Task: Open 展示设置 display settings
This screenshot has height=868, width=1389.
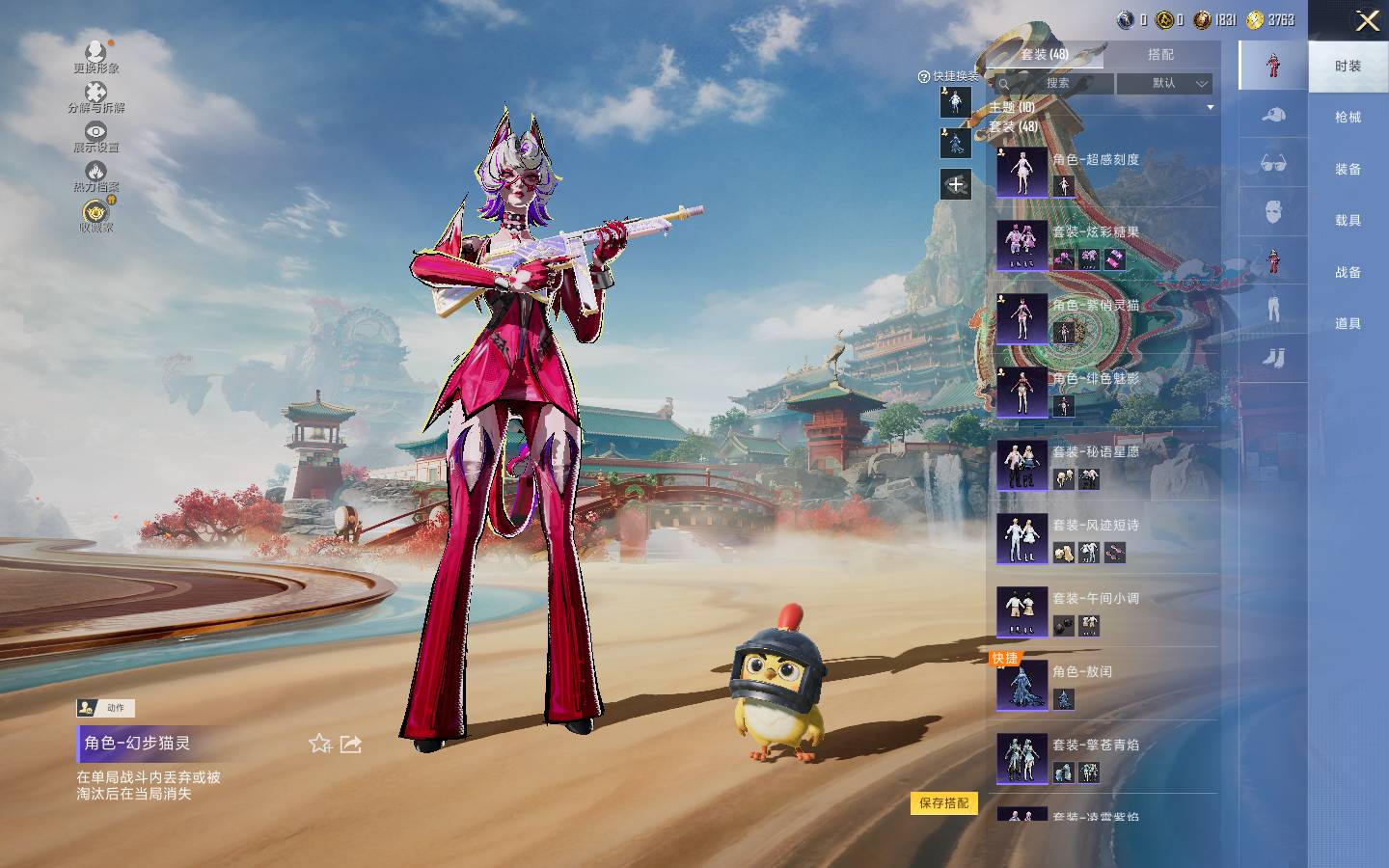Action: tap(95, 136)
